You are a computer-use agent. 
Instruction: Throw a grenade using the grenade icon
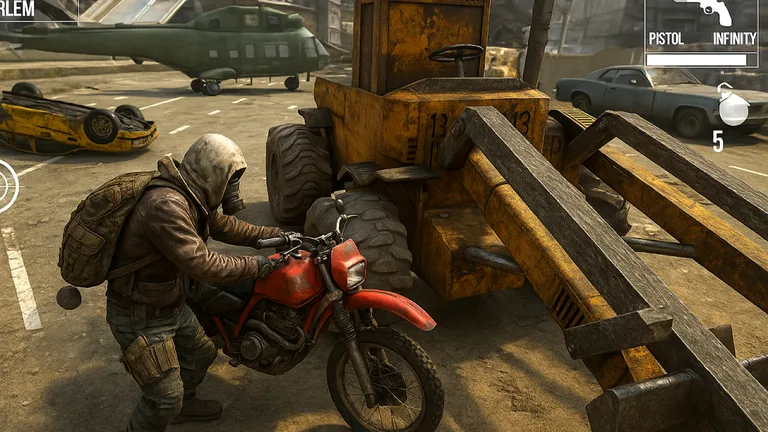pyautogui.click(x=733, y=108)
